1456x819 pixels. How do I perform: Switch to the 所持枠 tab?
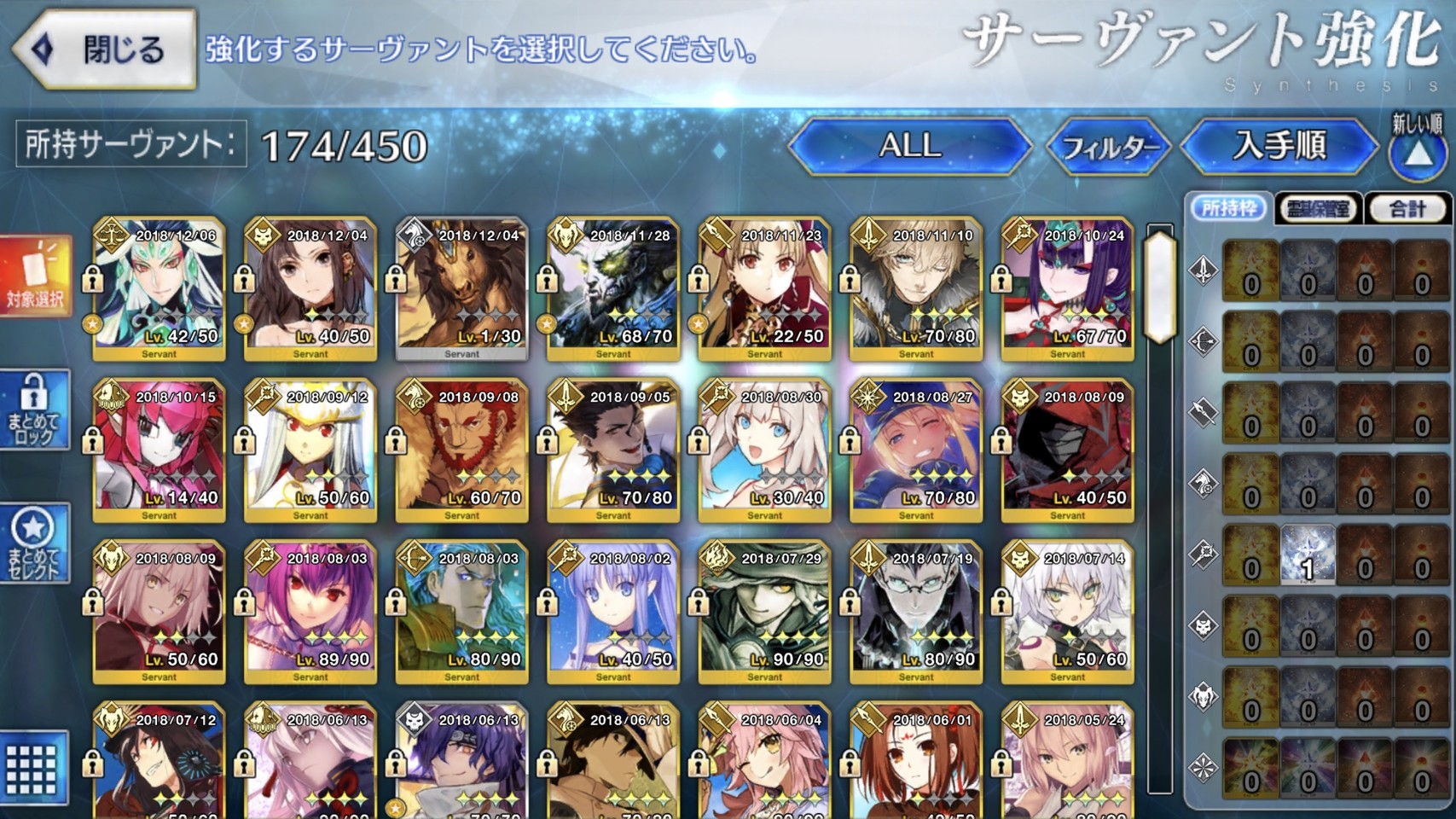tap(1228, 208)
